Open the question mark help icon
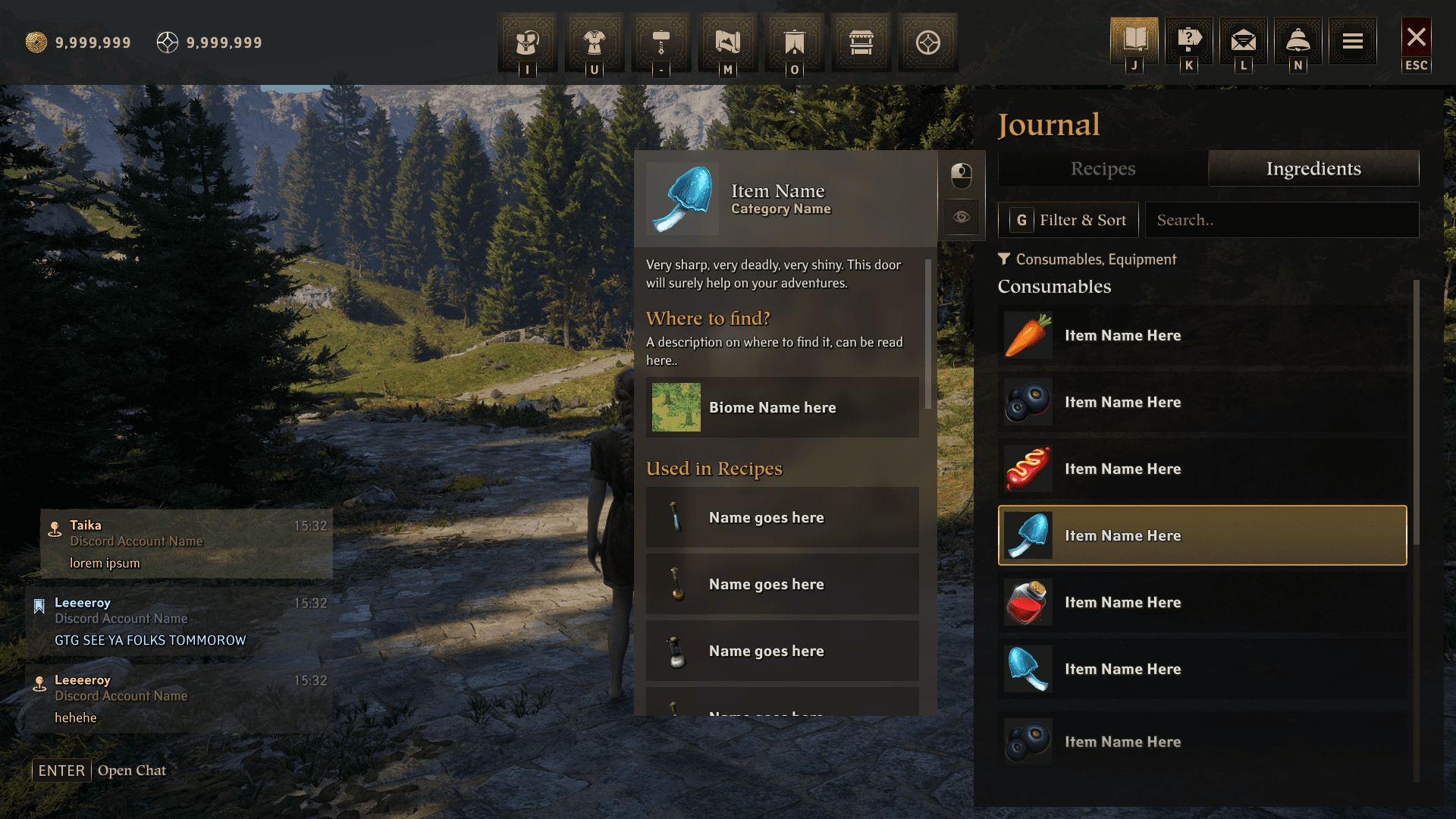This screenshot has height=819, width=1456. [1189, 40]
